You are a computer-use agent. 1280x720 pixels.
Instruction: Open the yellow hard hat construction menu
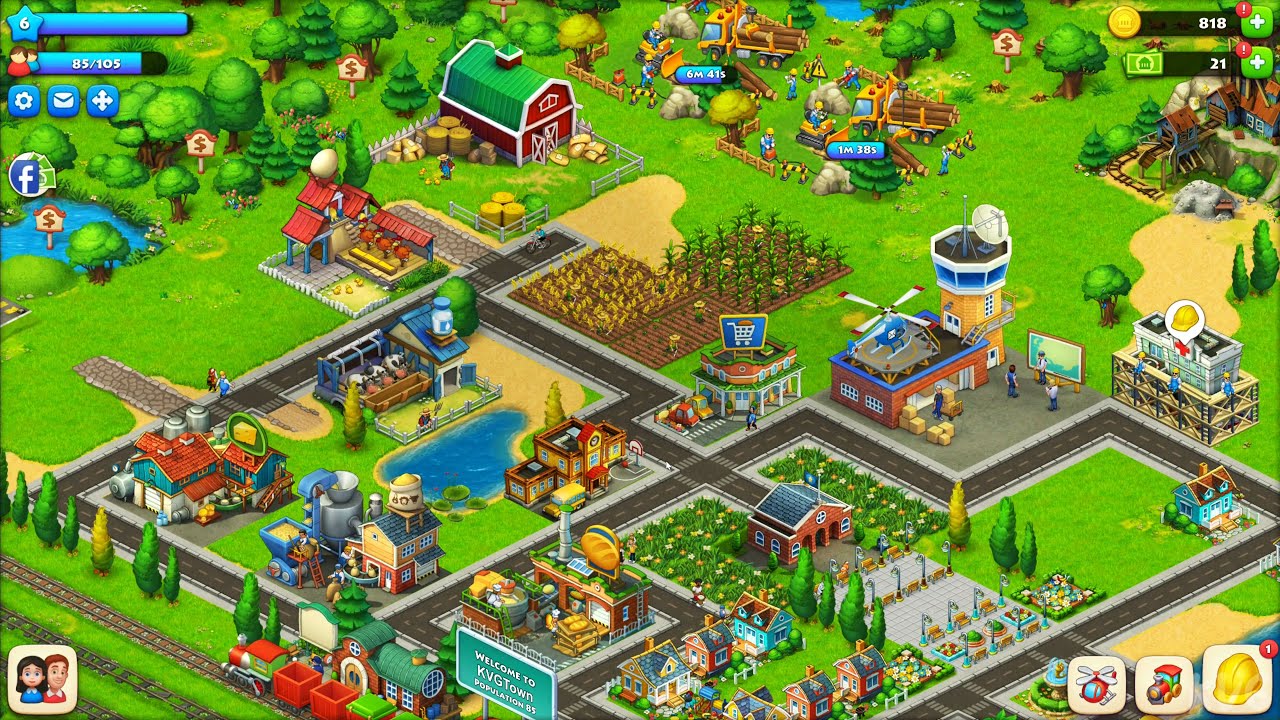[1238, 681]
